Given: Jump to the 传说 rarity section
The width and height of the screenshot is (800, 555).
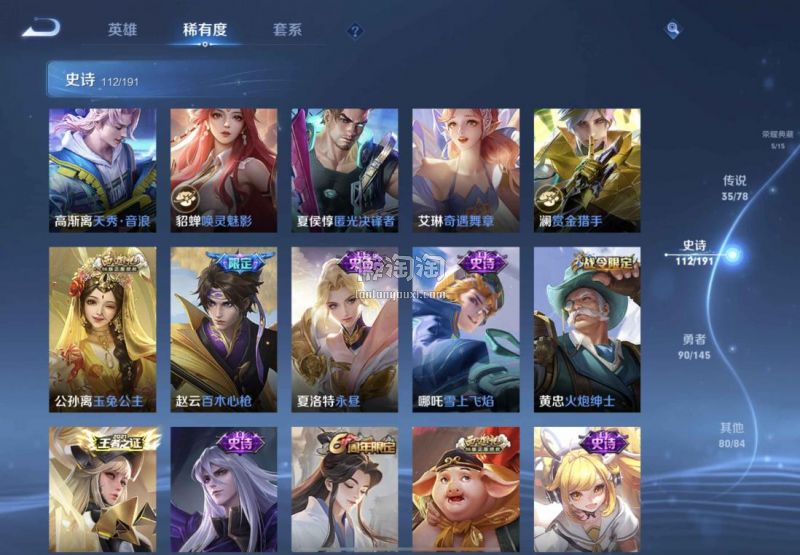Looking at the screenshot, I should pos(735,188).
